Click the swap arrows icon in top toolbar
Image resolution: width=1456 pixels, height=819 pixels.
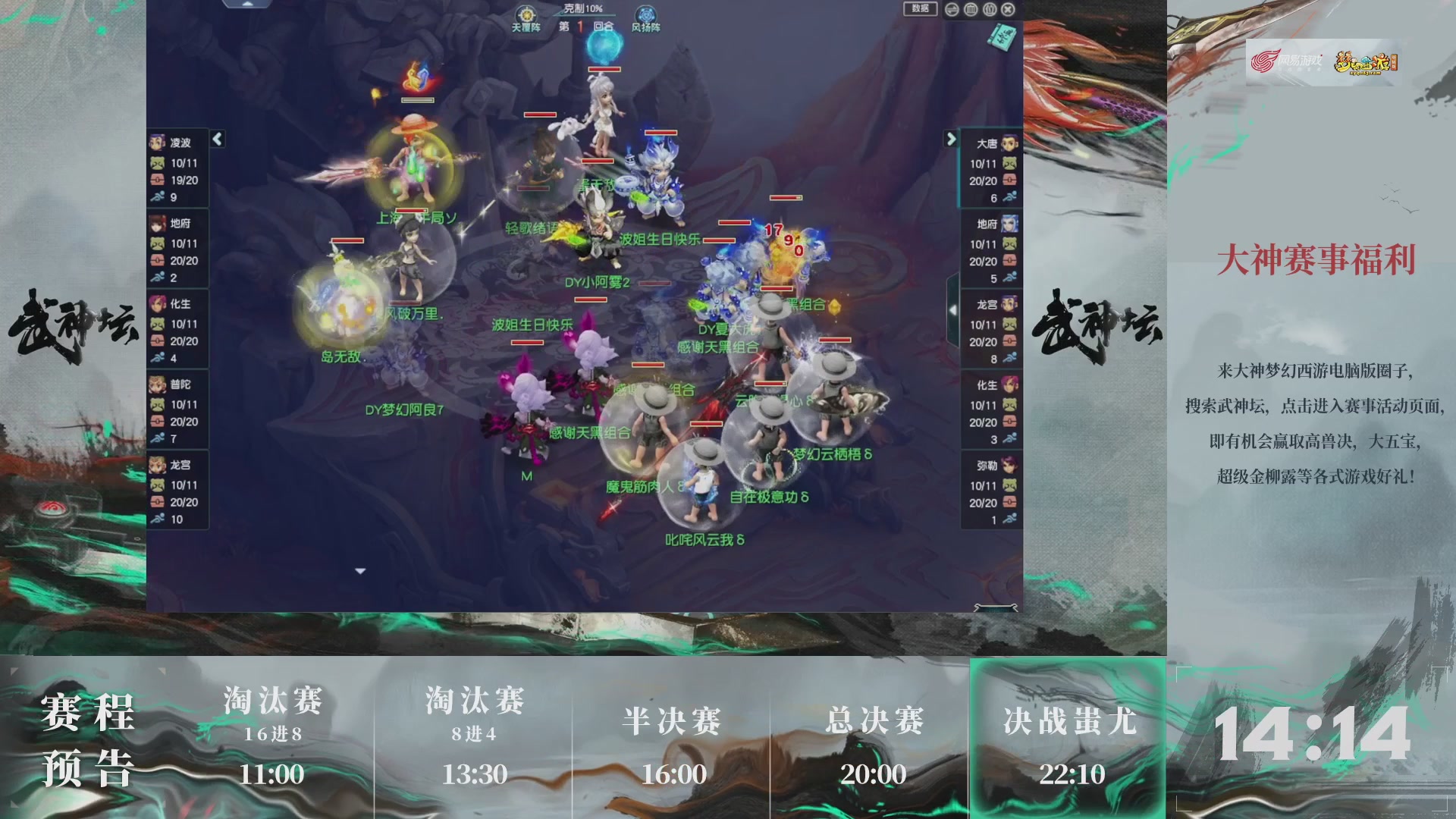(x=952, y=10)
